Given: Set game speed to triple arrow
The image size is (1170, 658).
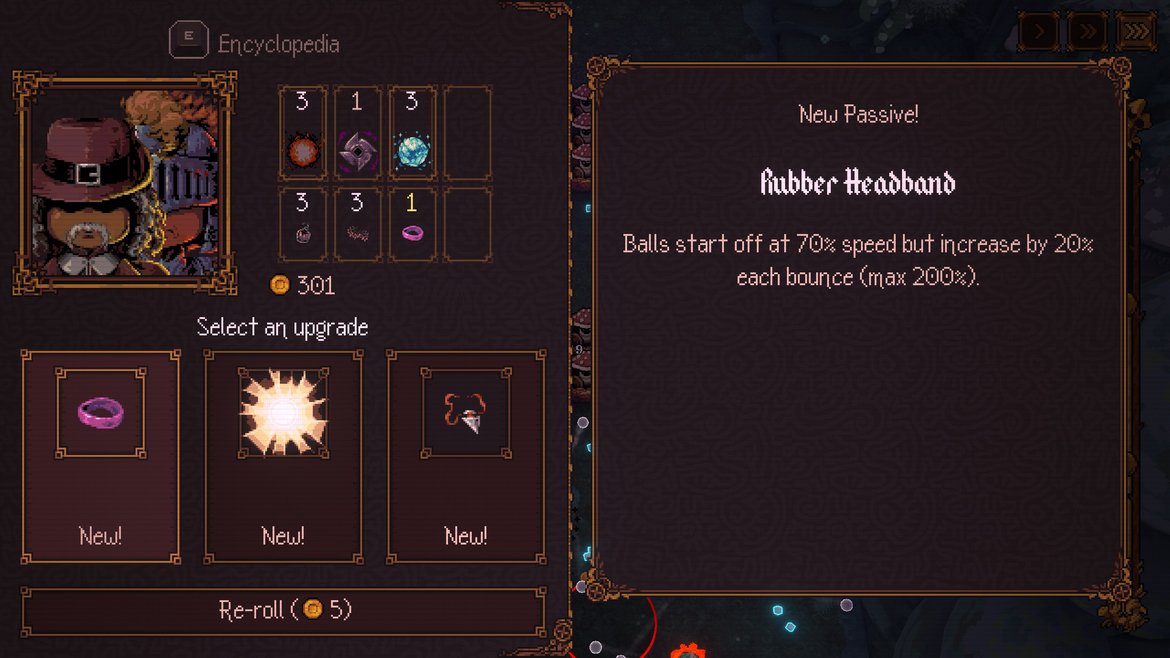Looking at the screenshot, I should point(1135,32).
